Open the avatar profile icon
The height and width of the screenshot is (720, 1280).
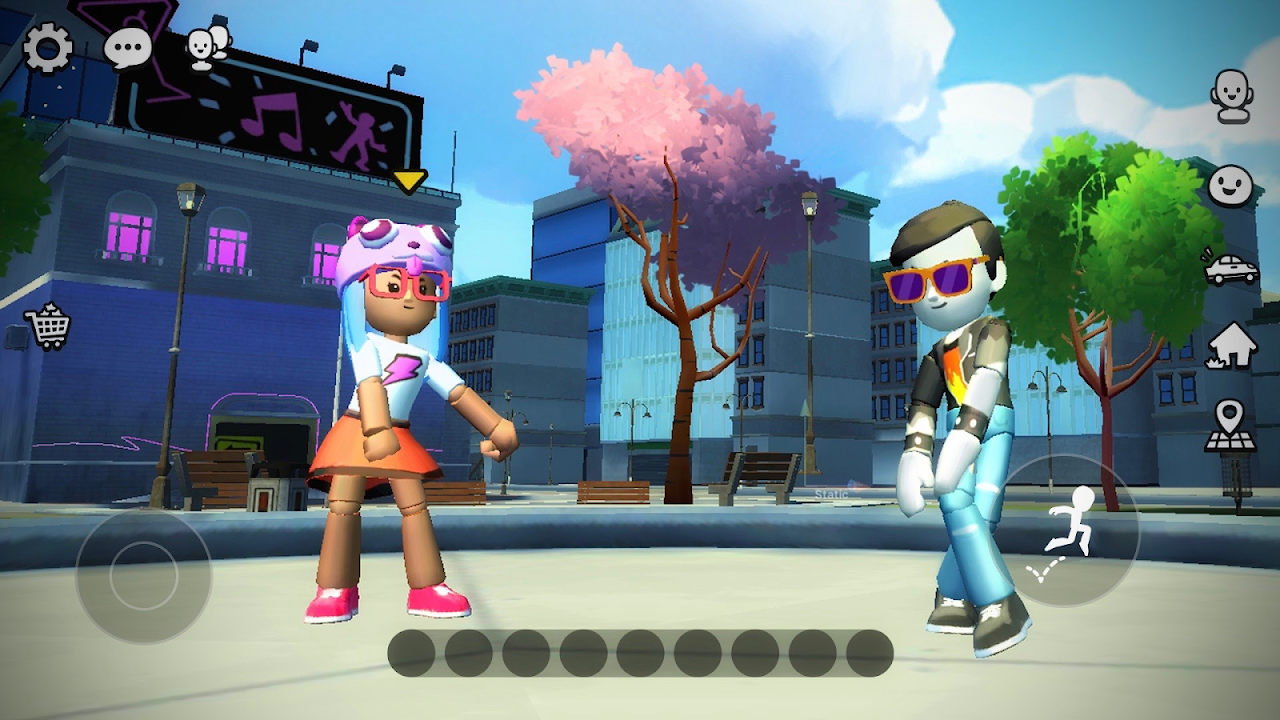click(1232, 96)
